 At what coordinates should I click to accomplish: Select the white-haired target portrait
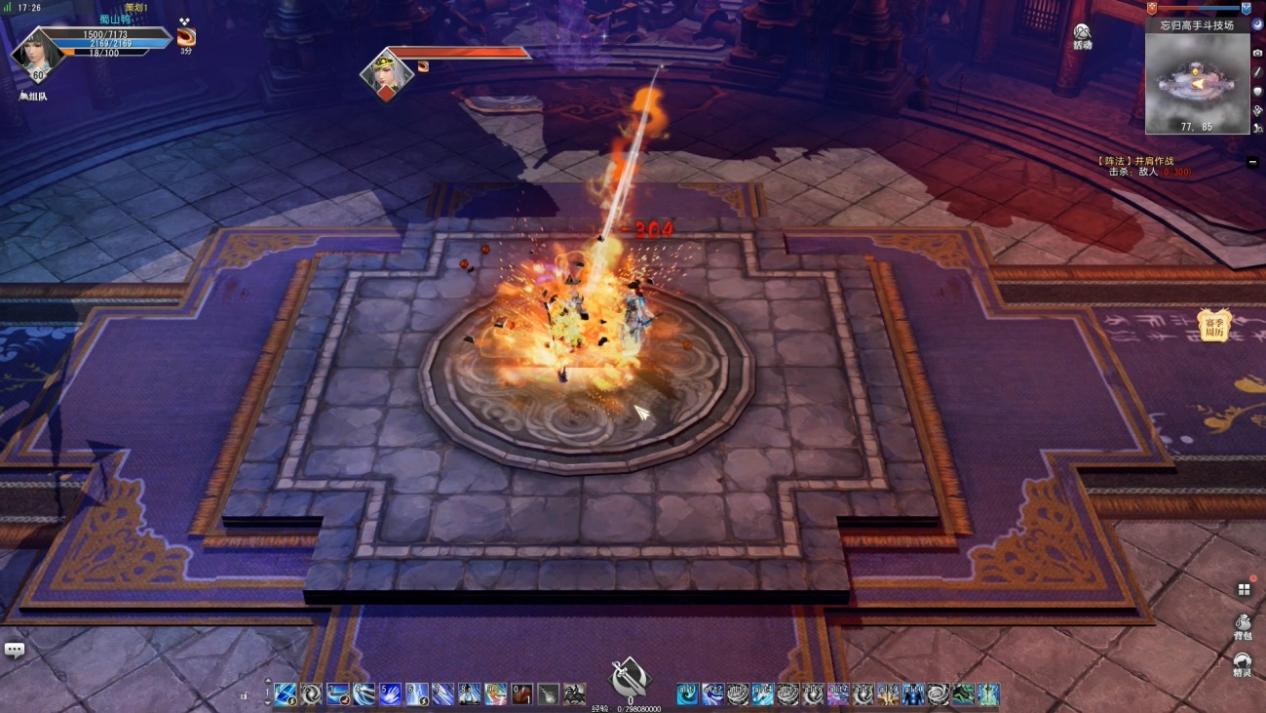[386, 72]
